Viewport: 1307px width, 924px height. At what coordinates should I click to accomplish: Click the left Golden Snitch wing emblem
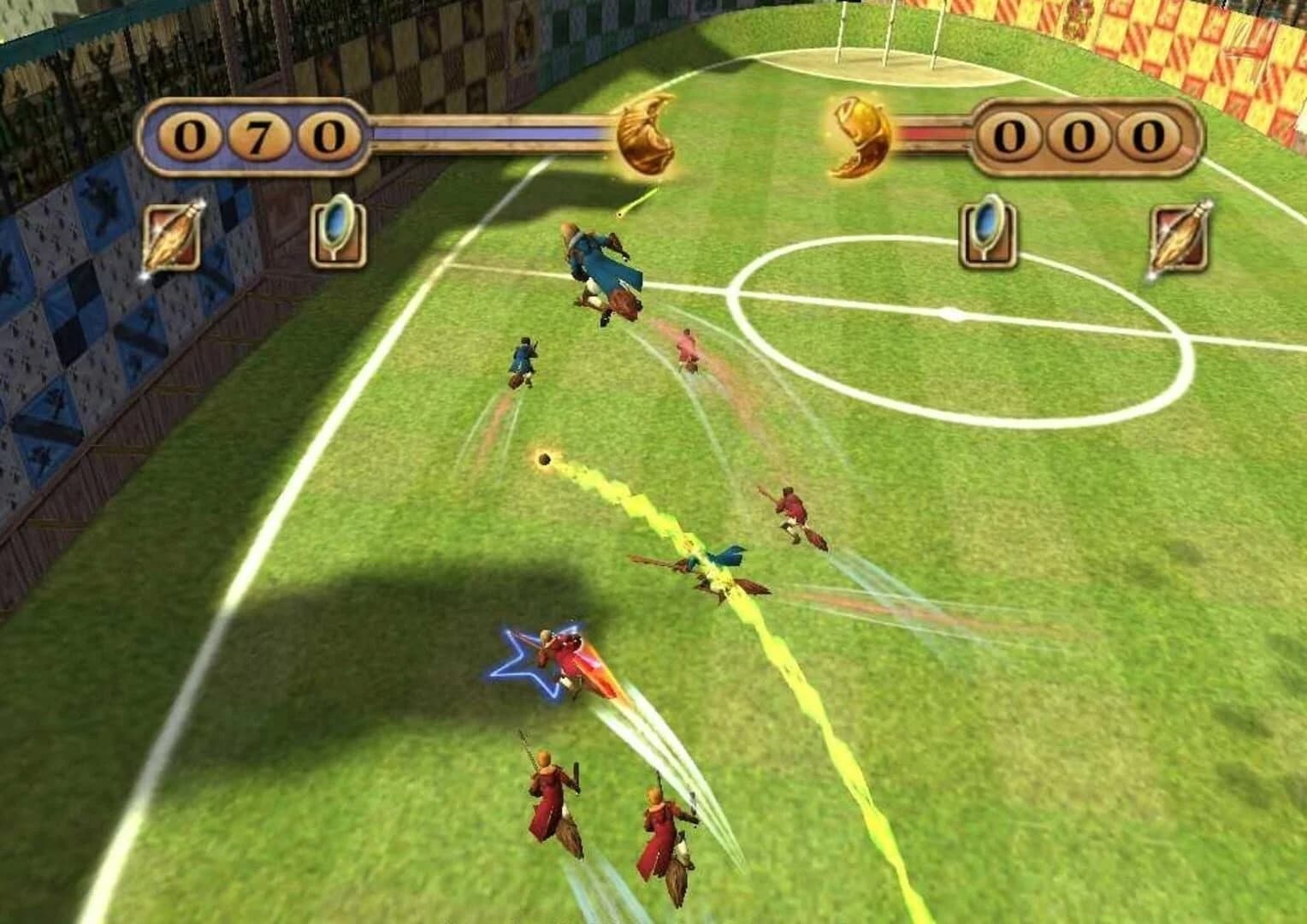pos(644,139)
